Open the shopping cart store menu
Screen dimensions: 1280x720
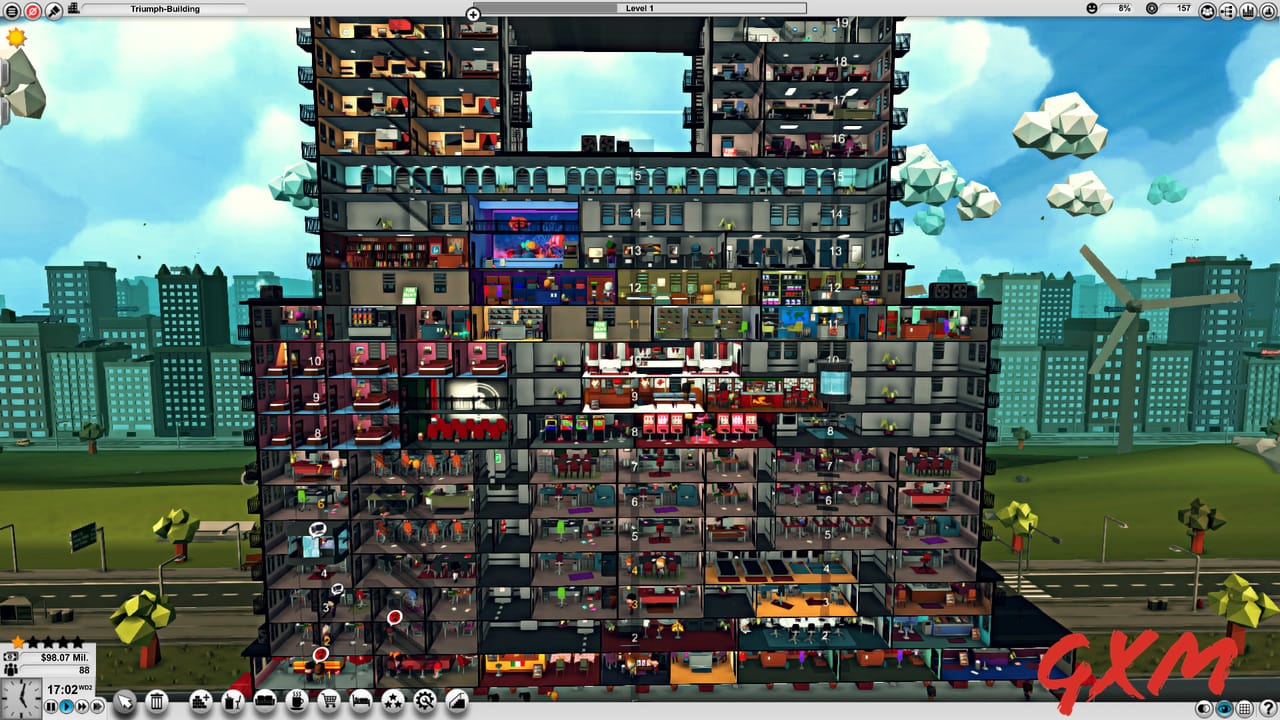(329, 703)
